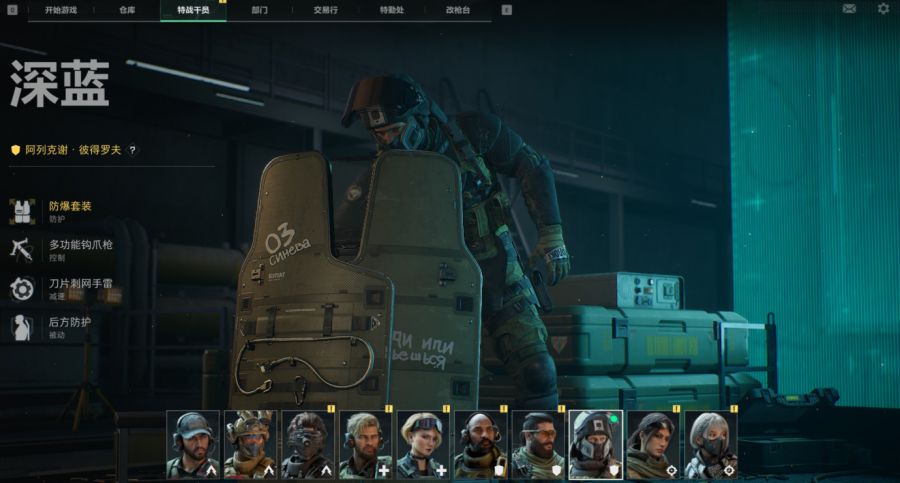Select the bald bearded shield operator
This screenshot has width=900, height=483.
pyautogui.click(x=481, y=444)
